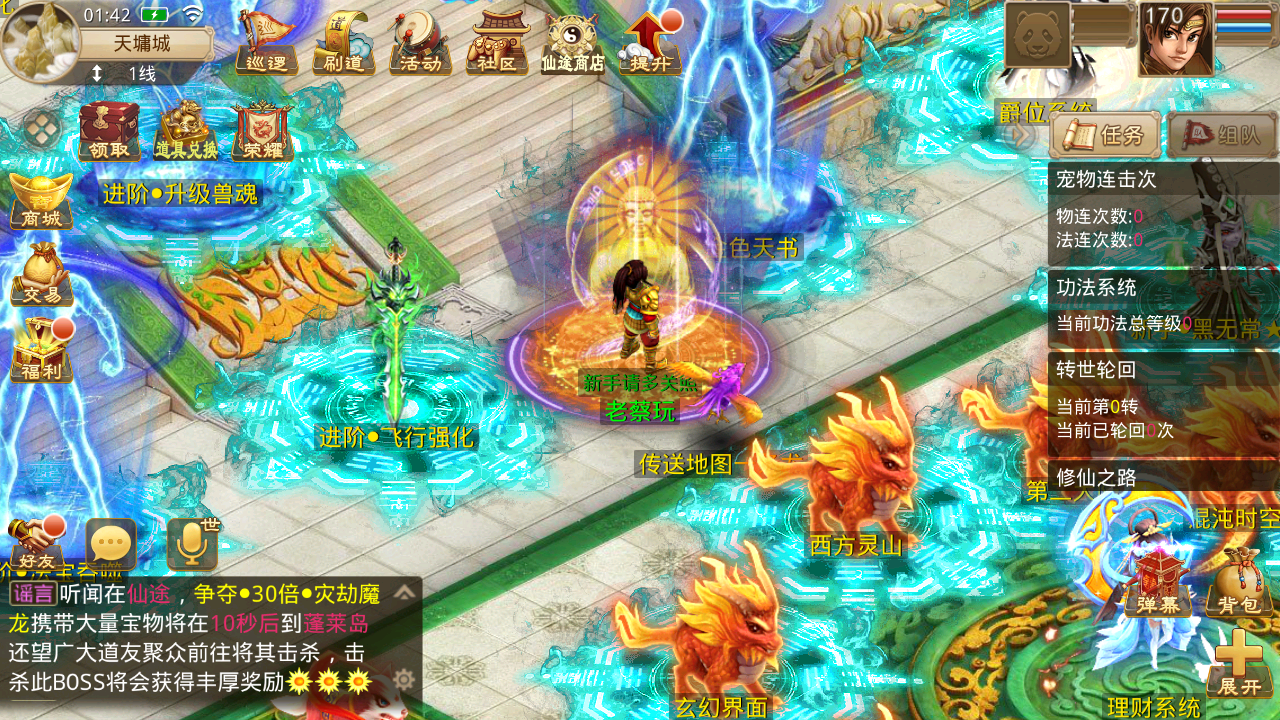Expand the 展开 plus menu
This screenshot has height=720, width=1280.
1239,664
